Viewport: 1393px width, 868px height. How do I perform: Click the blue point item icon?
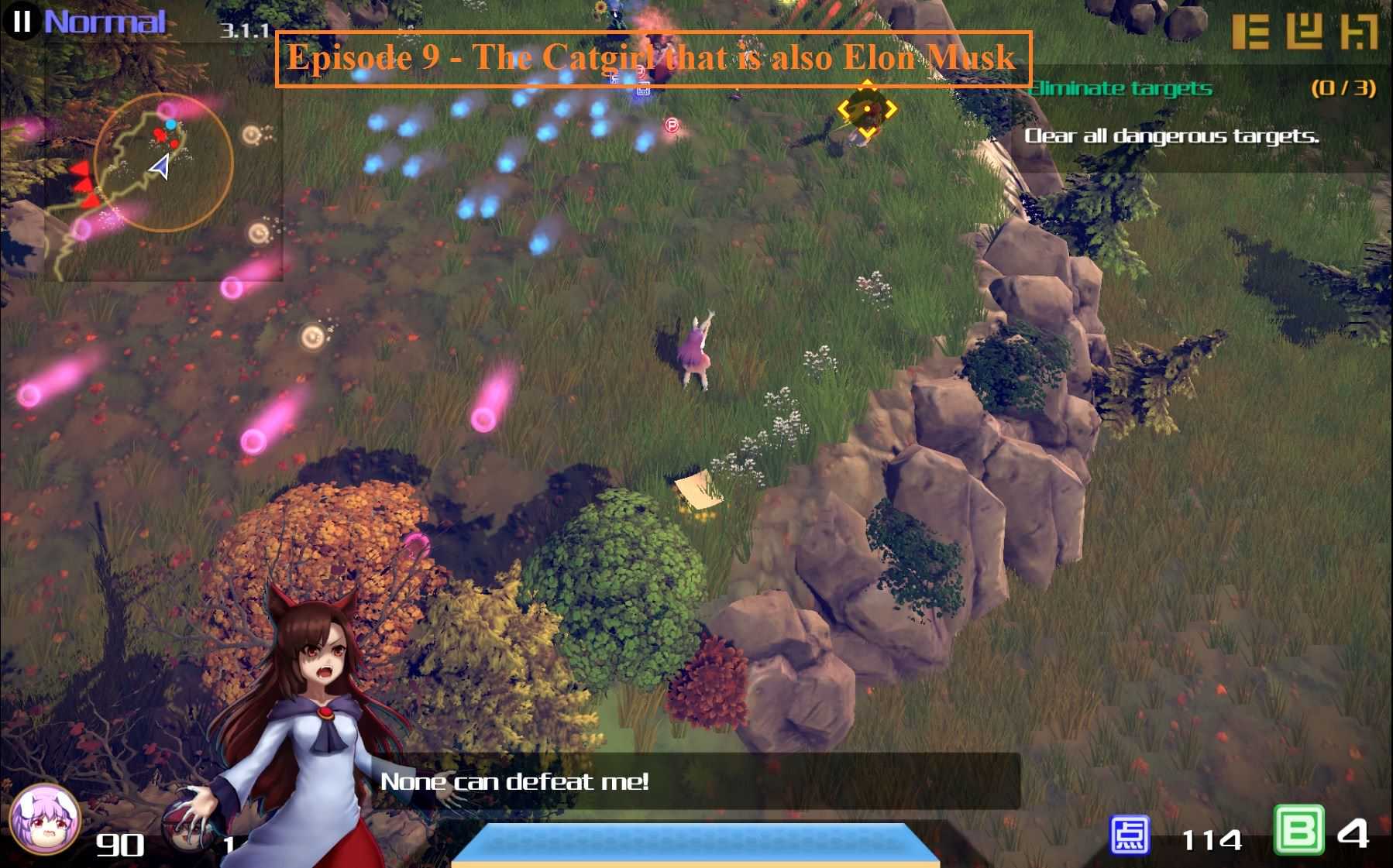(x=1130, y=835)
